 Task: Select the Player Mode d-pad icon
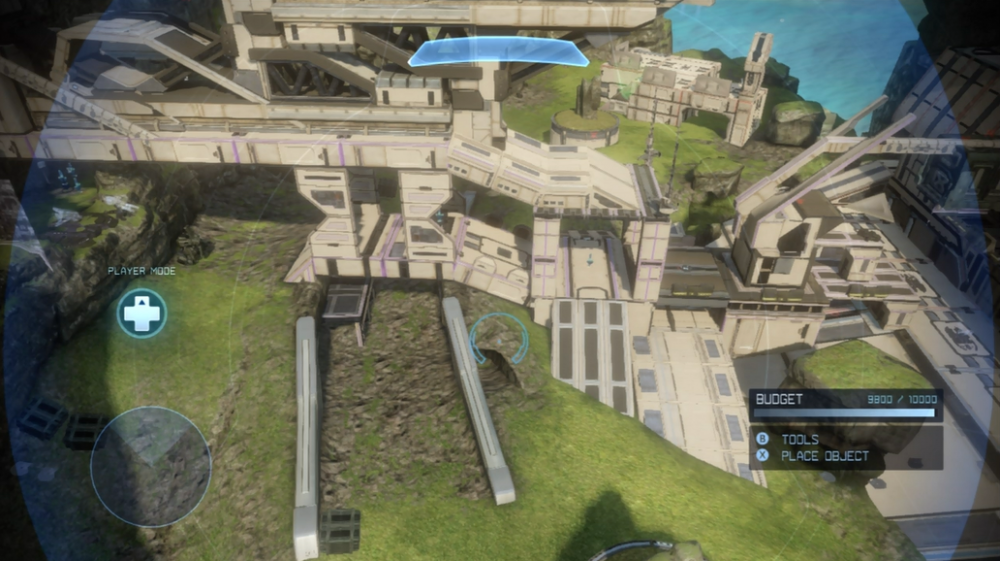coord(141,313)
